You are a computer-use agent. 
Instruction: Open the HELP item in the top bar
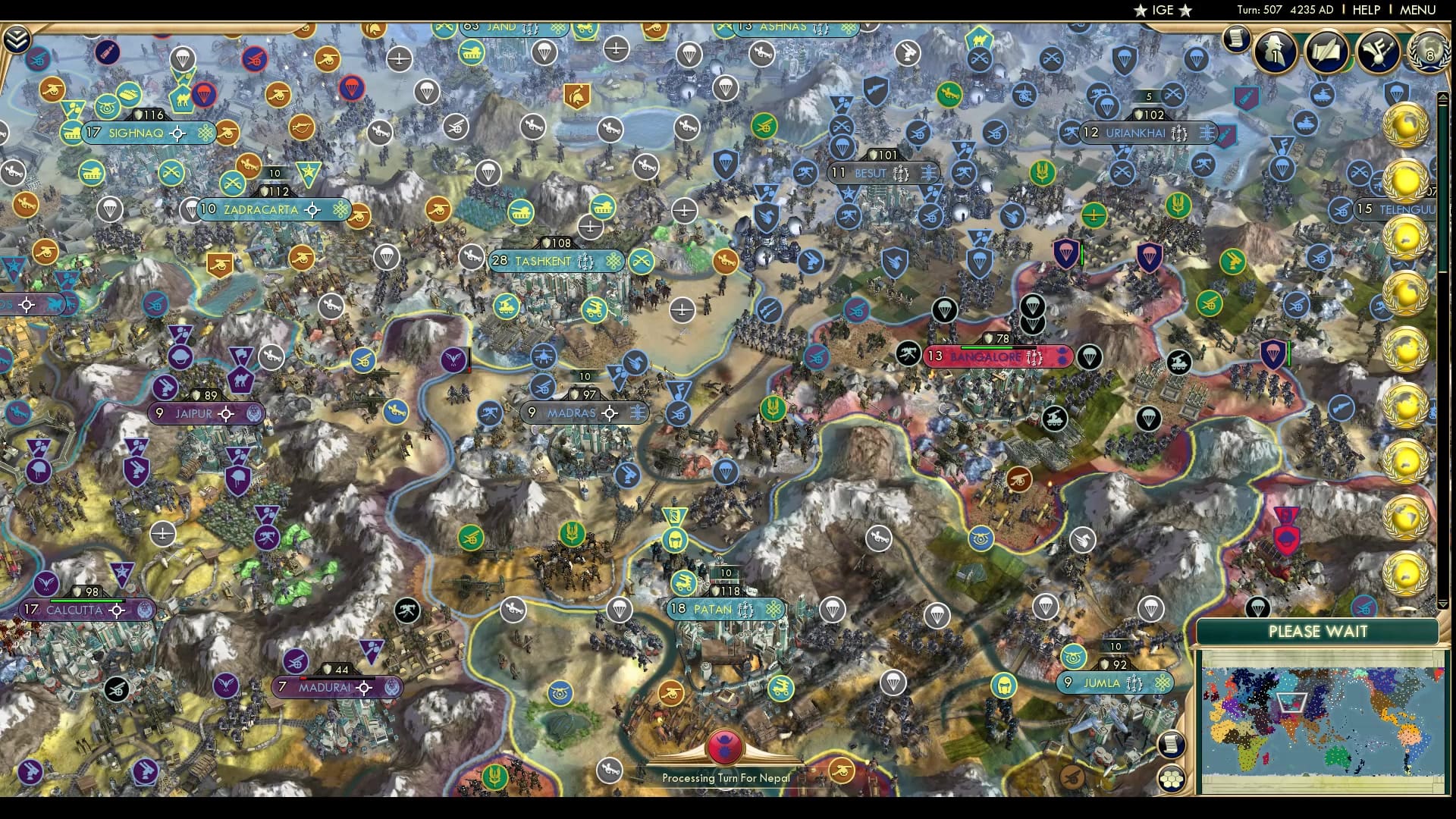(1367, 11)
